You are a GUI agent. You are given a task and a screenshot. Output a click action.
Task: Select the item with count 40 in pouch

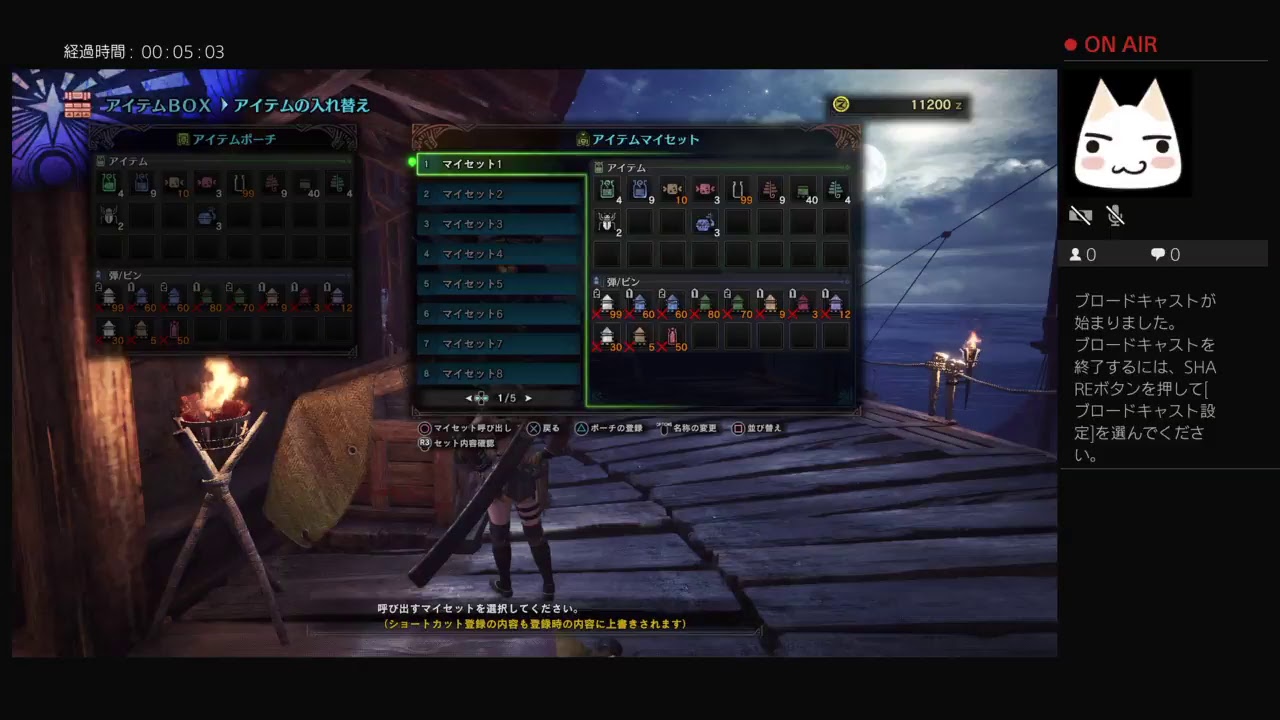305,183
